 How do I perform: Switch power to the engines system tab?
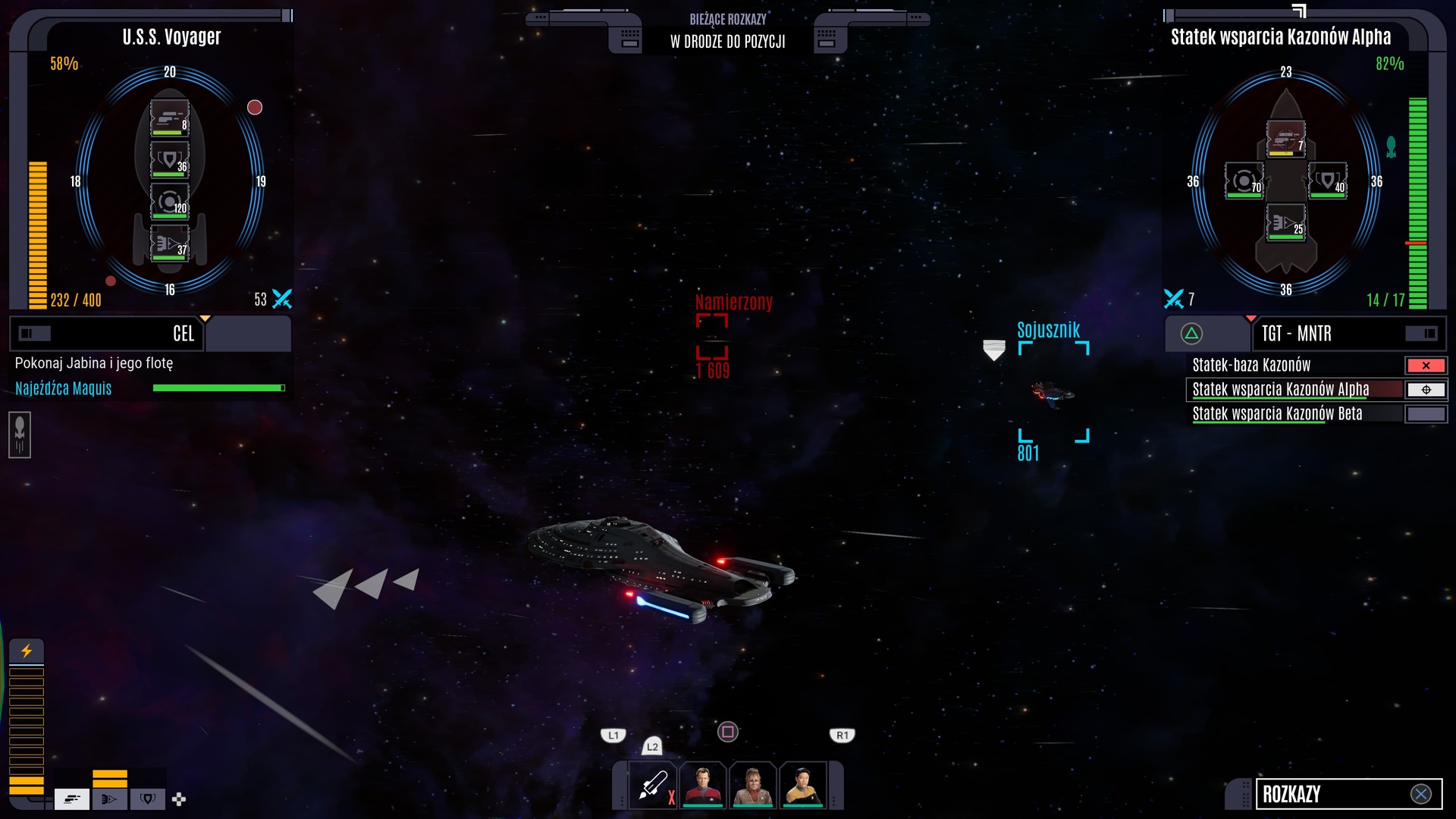[110, 799]
